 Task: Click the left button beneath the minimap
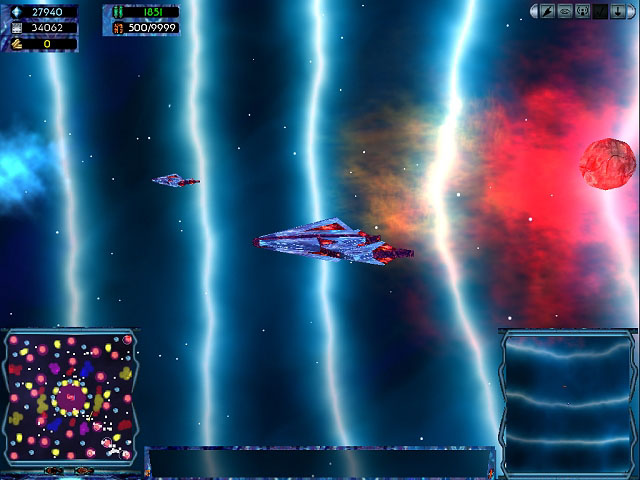[55, 470]
